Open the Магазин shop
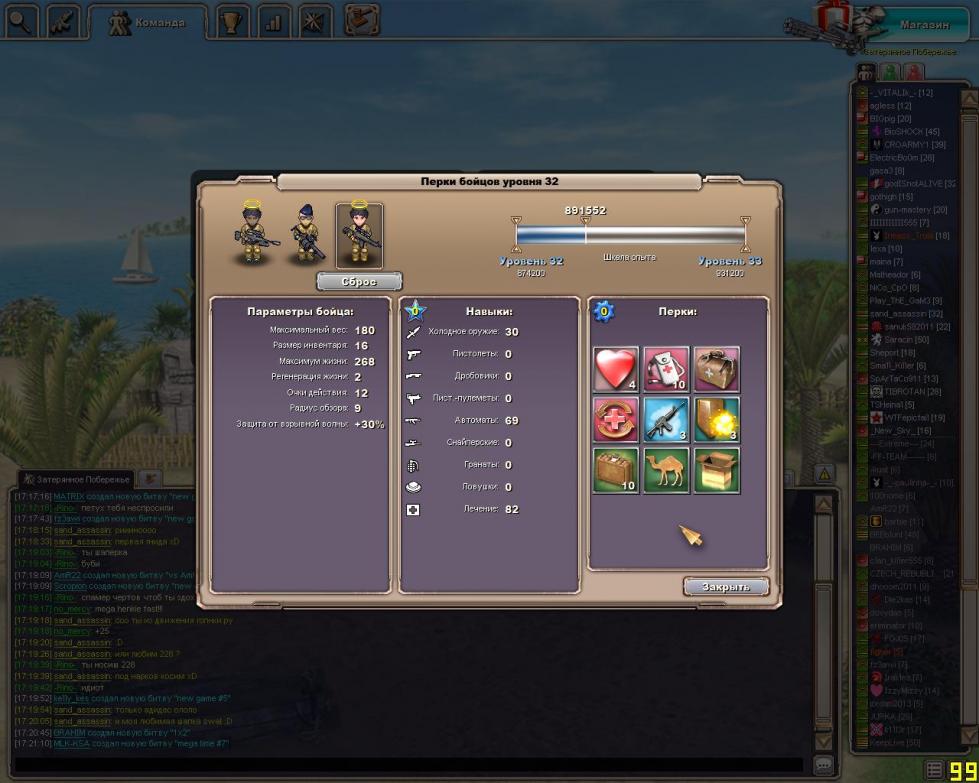Viewport: 979px width, 783px height. (x=923, y=25)
